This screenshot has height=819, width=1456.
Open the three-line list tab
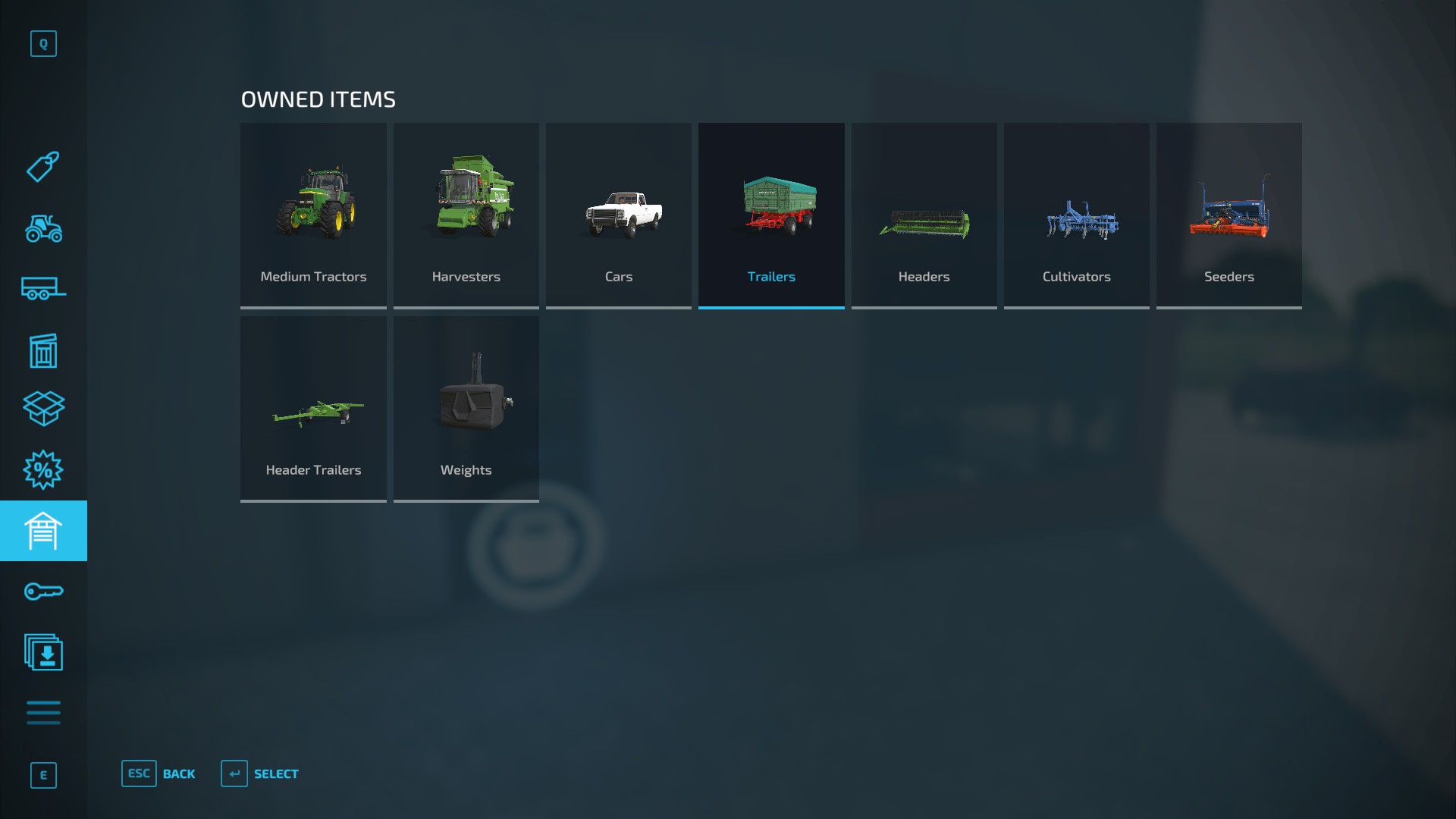click(43, 713)
